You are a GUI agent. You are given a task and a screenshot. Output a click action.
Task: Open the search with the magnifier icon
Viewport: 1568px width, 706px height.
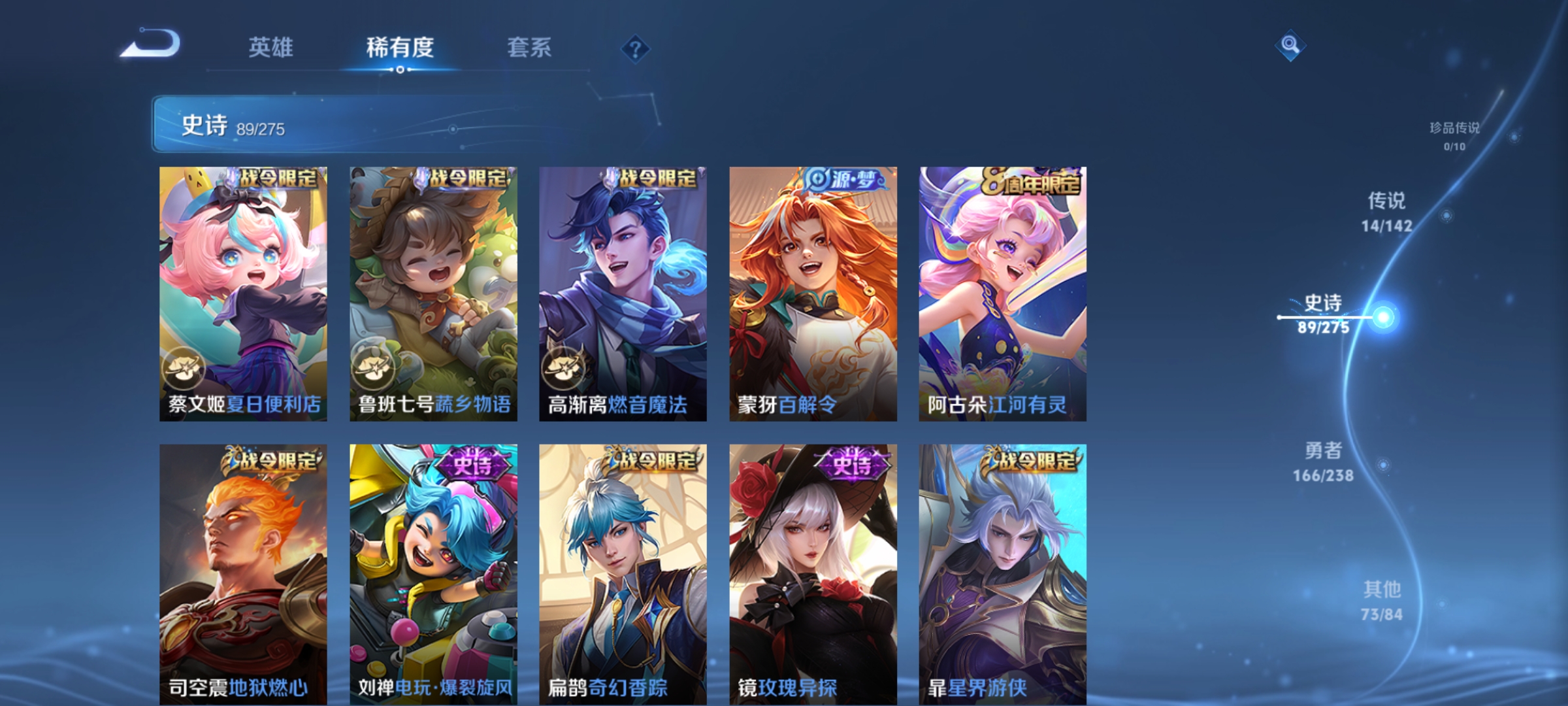click(1290, 46)
